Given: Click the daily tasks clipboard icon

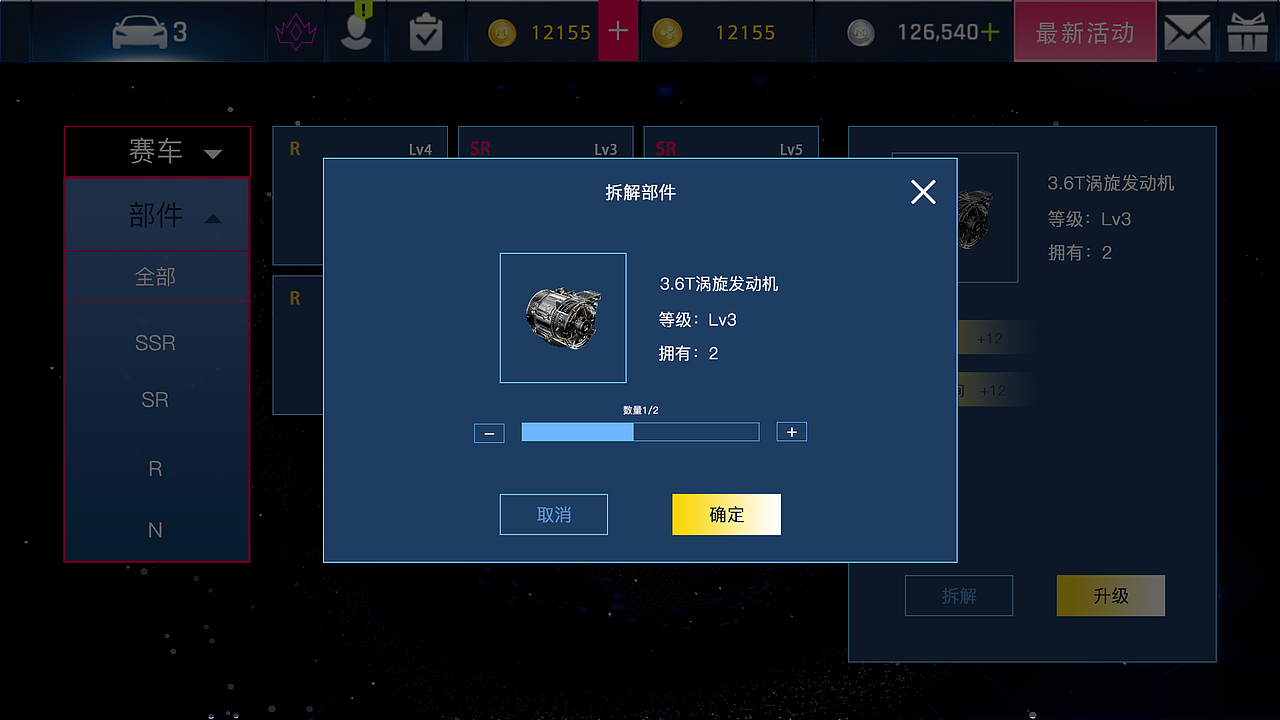Looking at the screenshot, I should [x=426, y=31].
